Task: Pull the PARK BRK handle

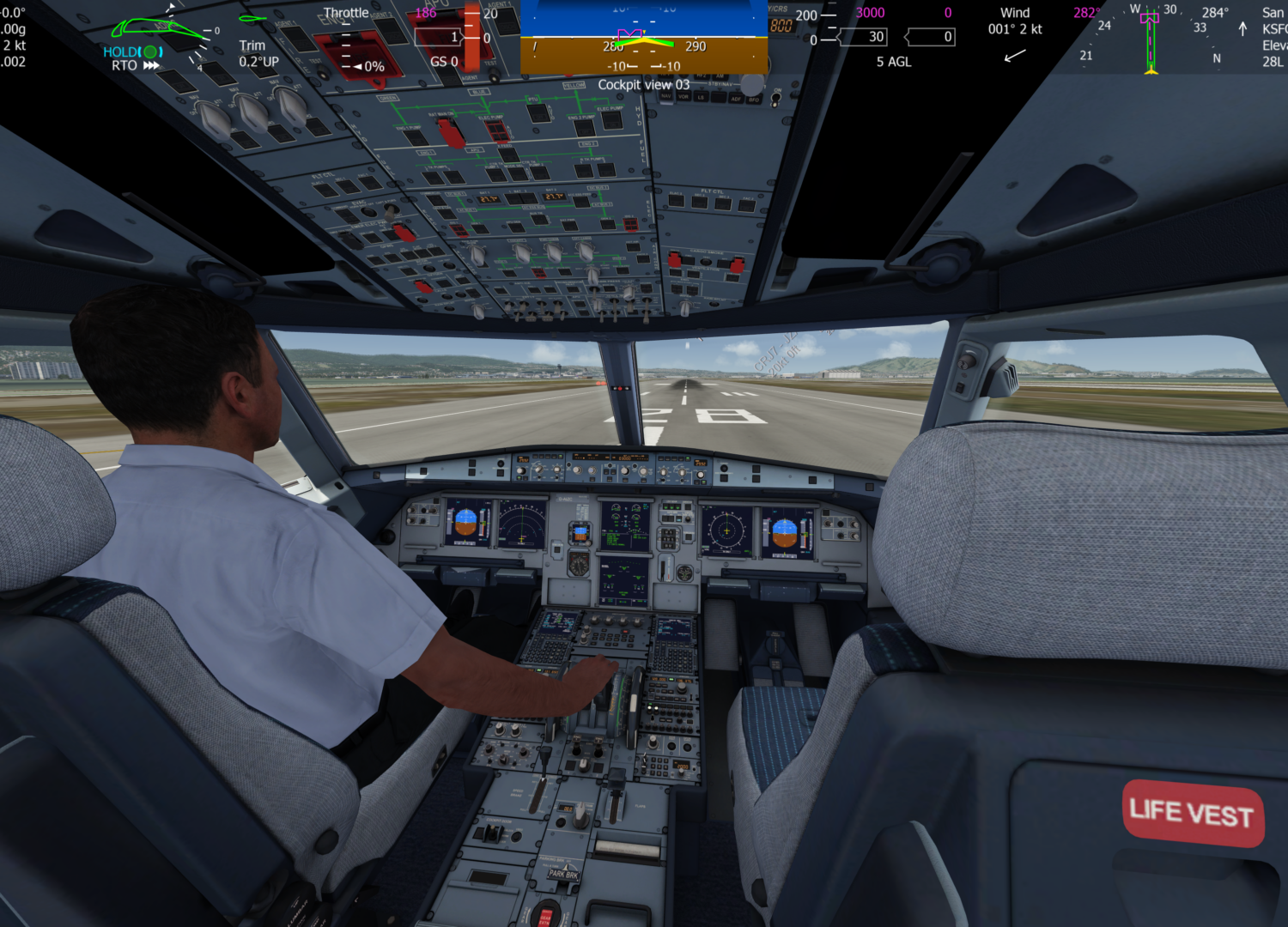Action: pyautogui.click(x=563, y=873)
